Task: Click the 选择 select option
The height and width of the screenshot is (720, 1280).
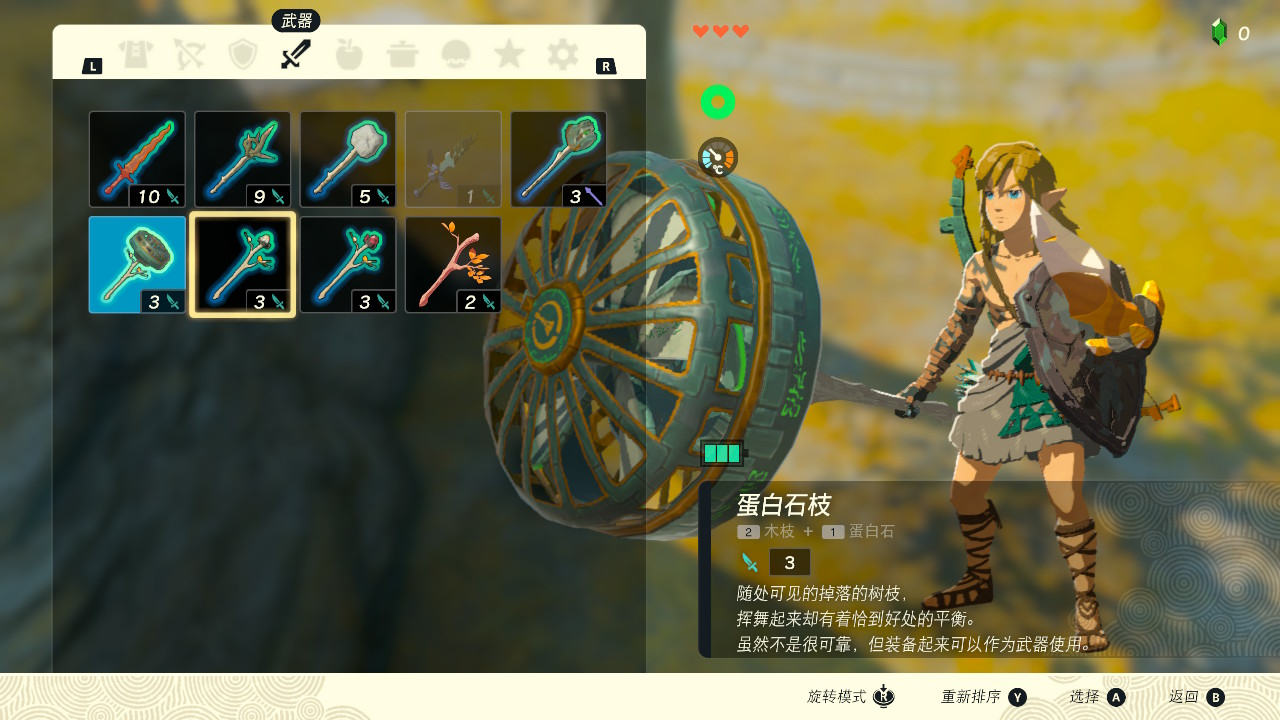Action: pyautogui.click(x=1097, y=697)
